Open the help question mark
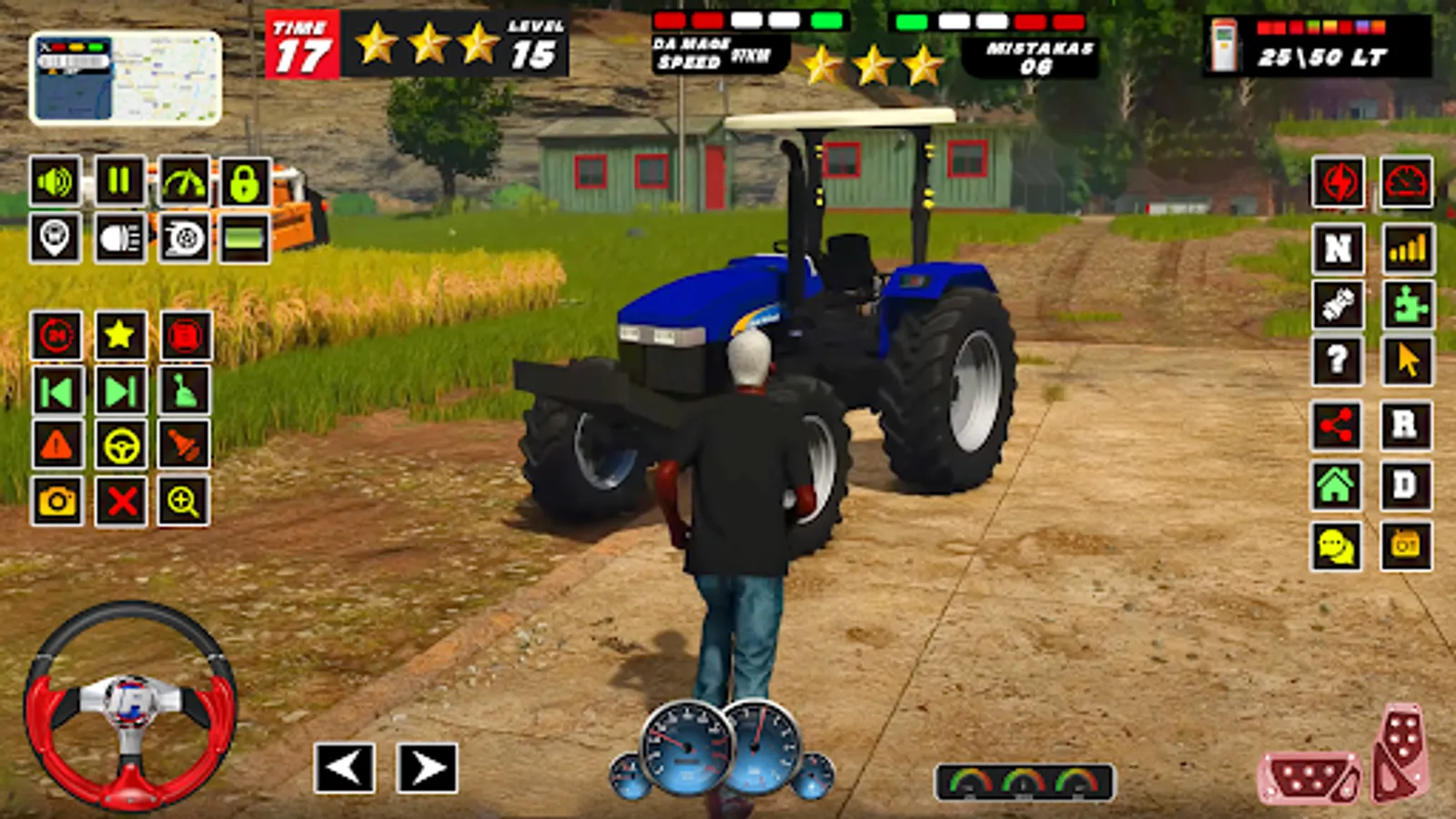1456x819 pixels. pos(1336,359)
